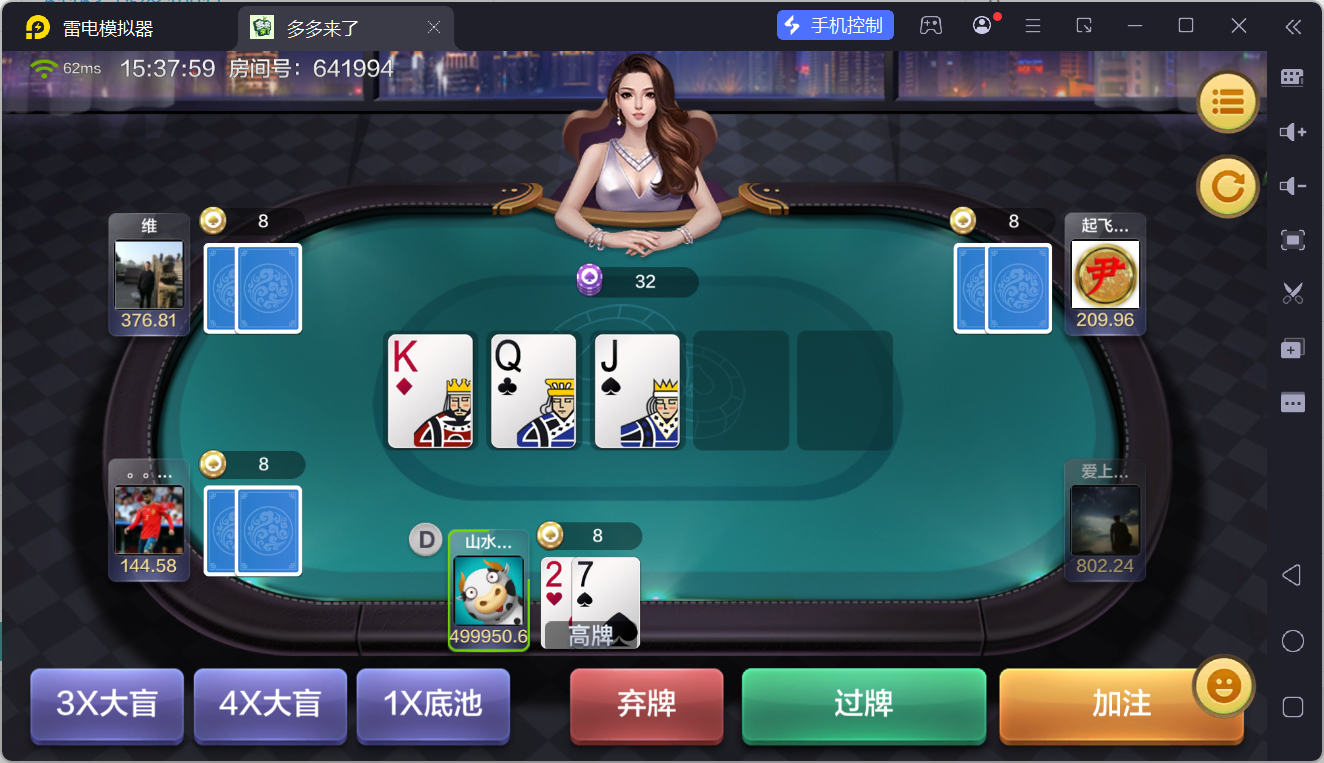The width and height of the screenshot is (1324, 763).
Task: Click the golden refresh icon in the game
Action: tap(1227, 186)
